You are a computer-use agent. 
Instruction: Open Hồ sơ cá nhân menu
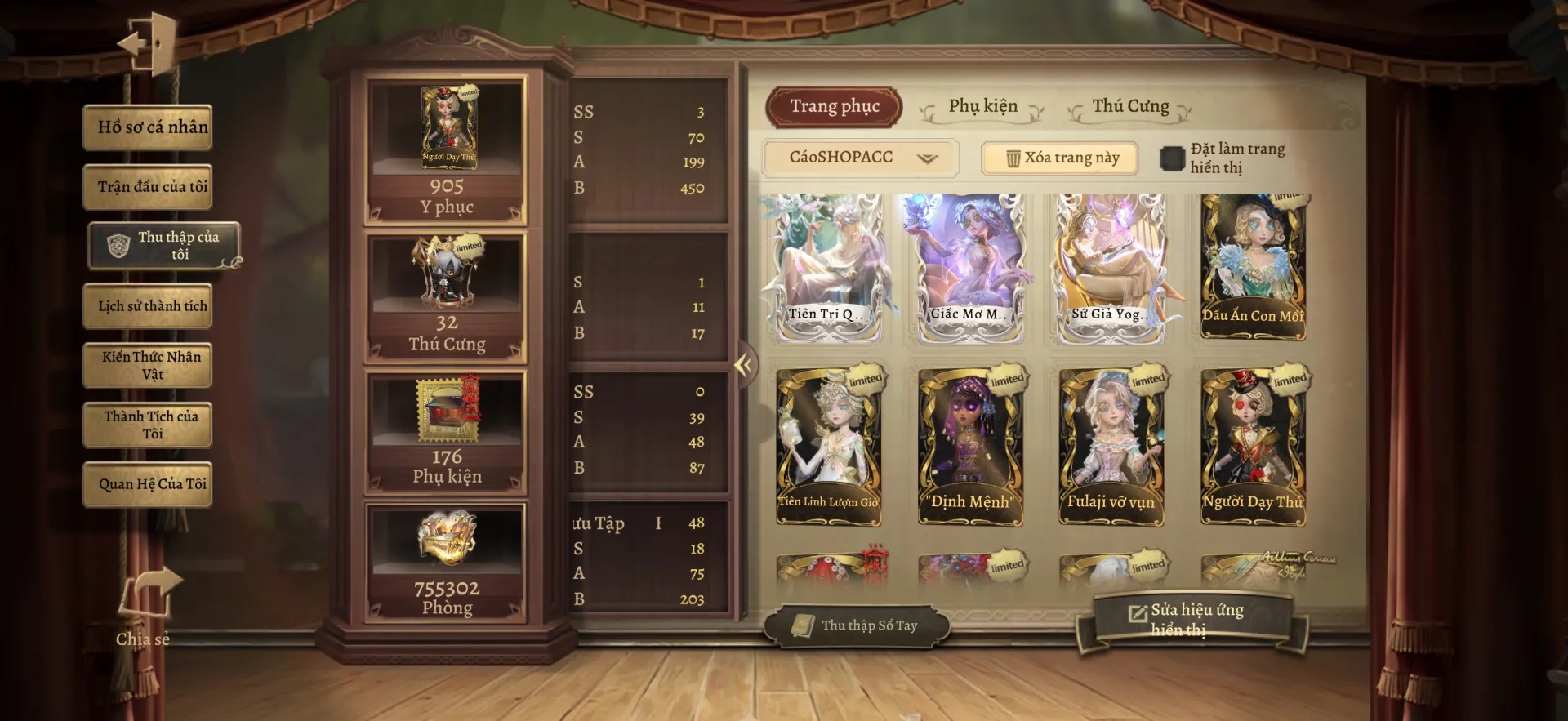click(x=148, y=127)
